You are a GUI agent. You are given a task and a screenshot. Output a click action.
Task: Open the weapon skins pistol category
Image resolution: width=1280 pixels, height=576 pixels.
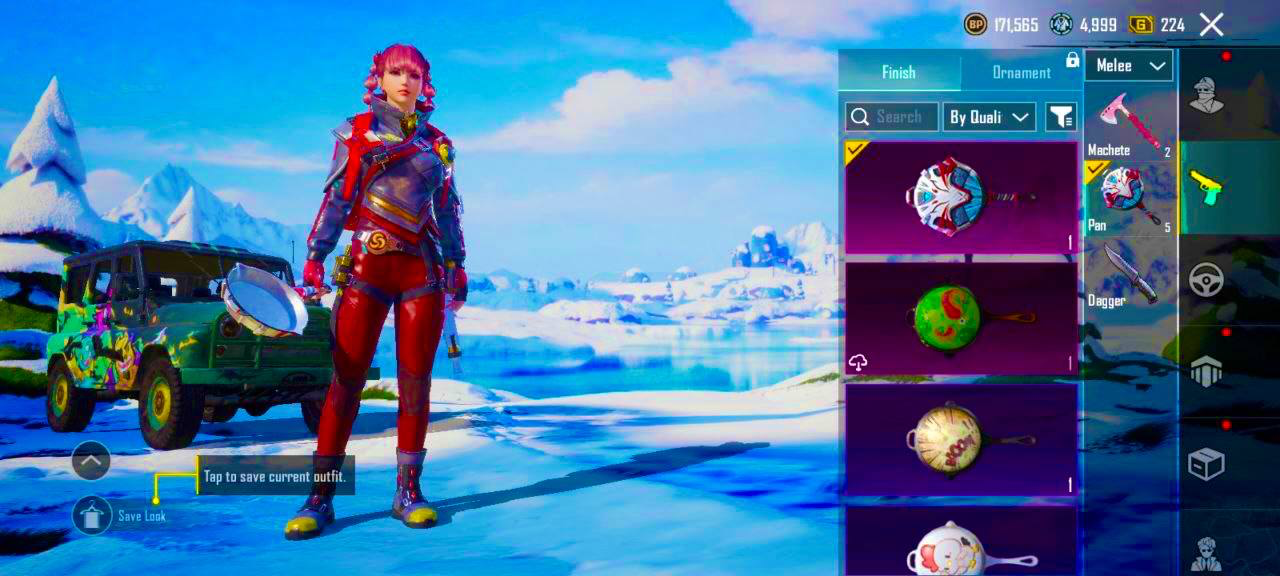(1207, 187)
